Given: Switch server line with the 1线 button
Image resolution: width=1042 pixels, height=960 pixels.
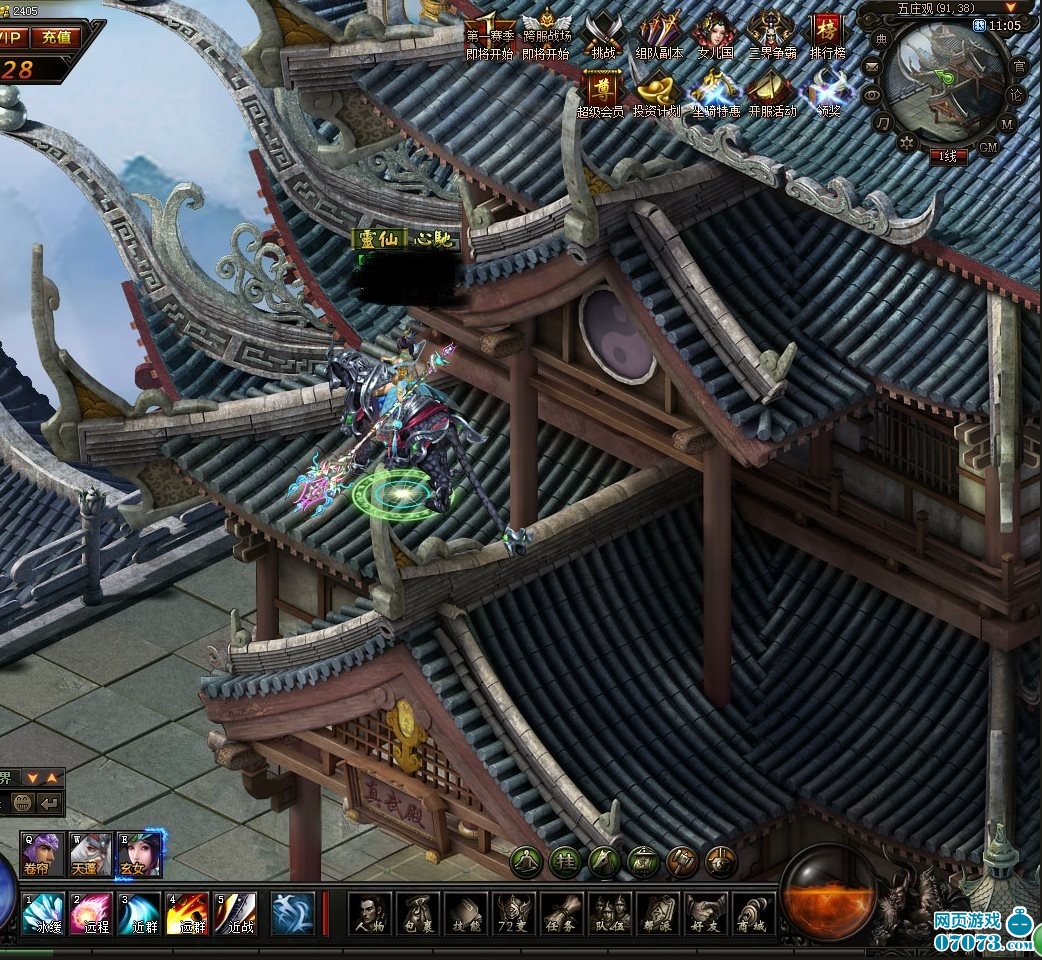Looking at the screenshot, I should tap(948, 156).
